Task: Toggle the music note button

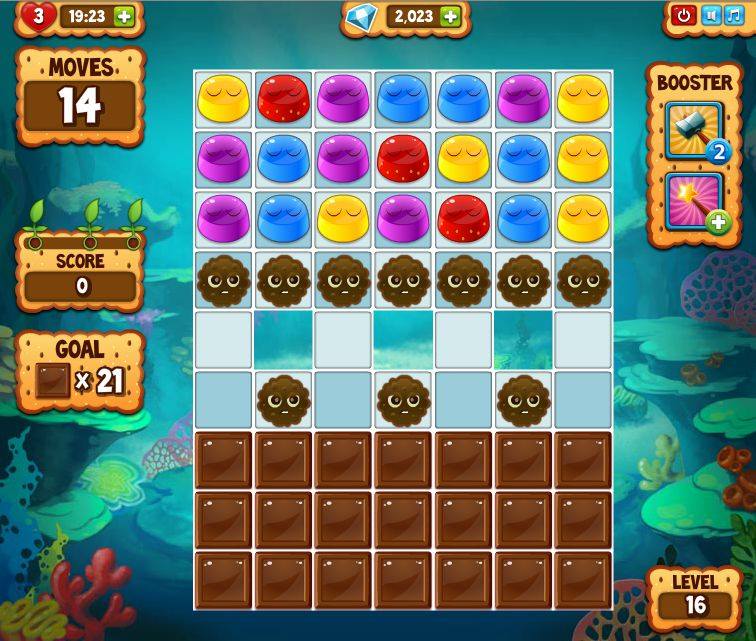Action: pyautogui.click(x=735, y=15)
